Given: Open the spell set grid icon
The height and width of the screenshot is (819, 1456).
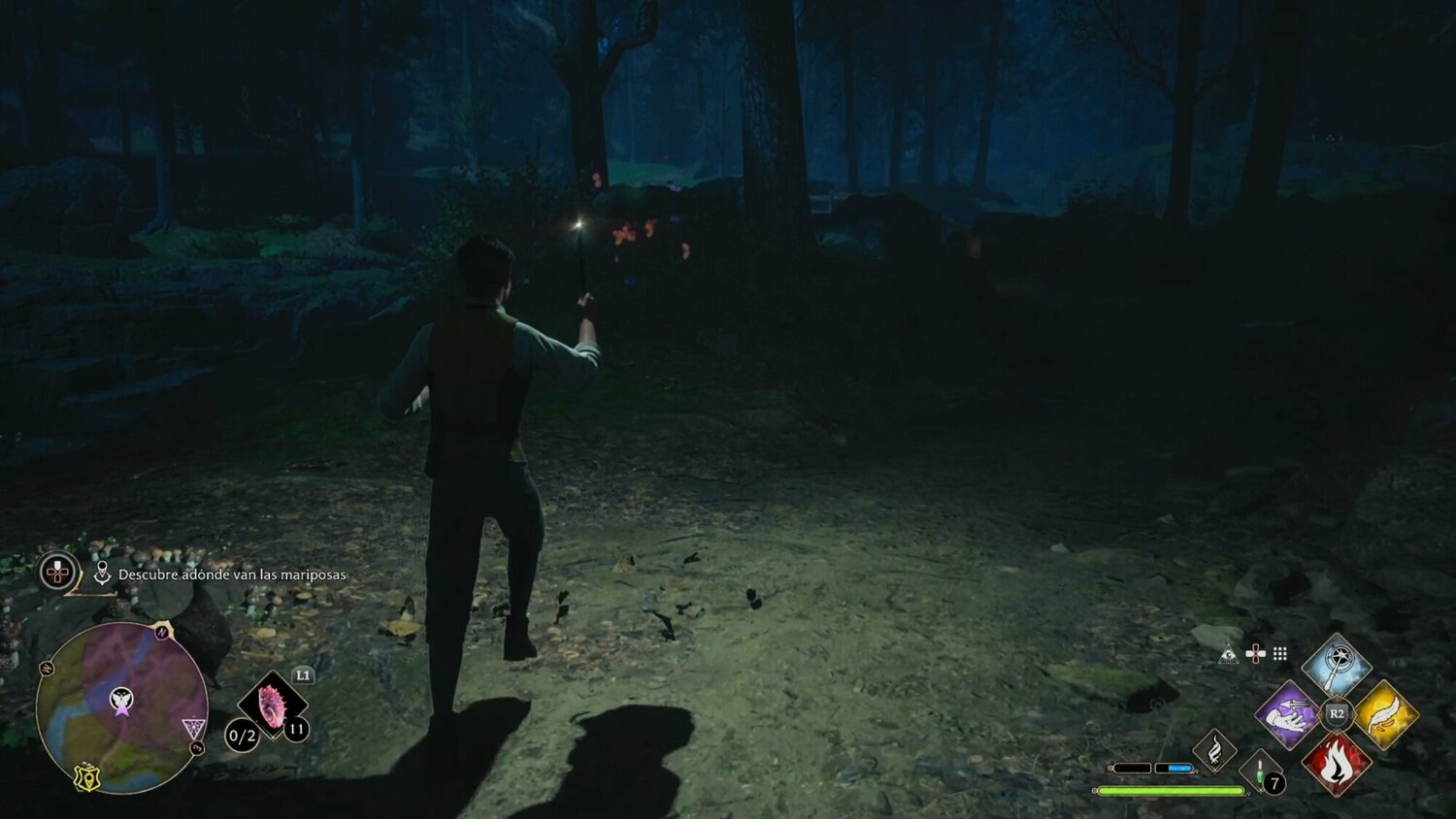Looking at the screenshot, I should point(1278,653).
